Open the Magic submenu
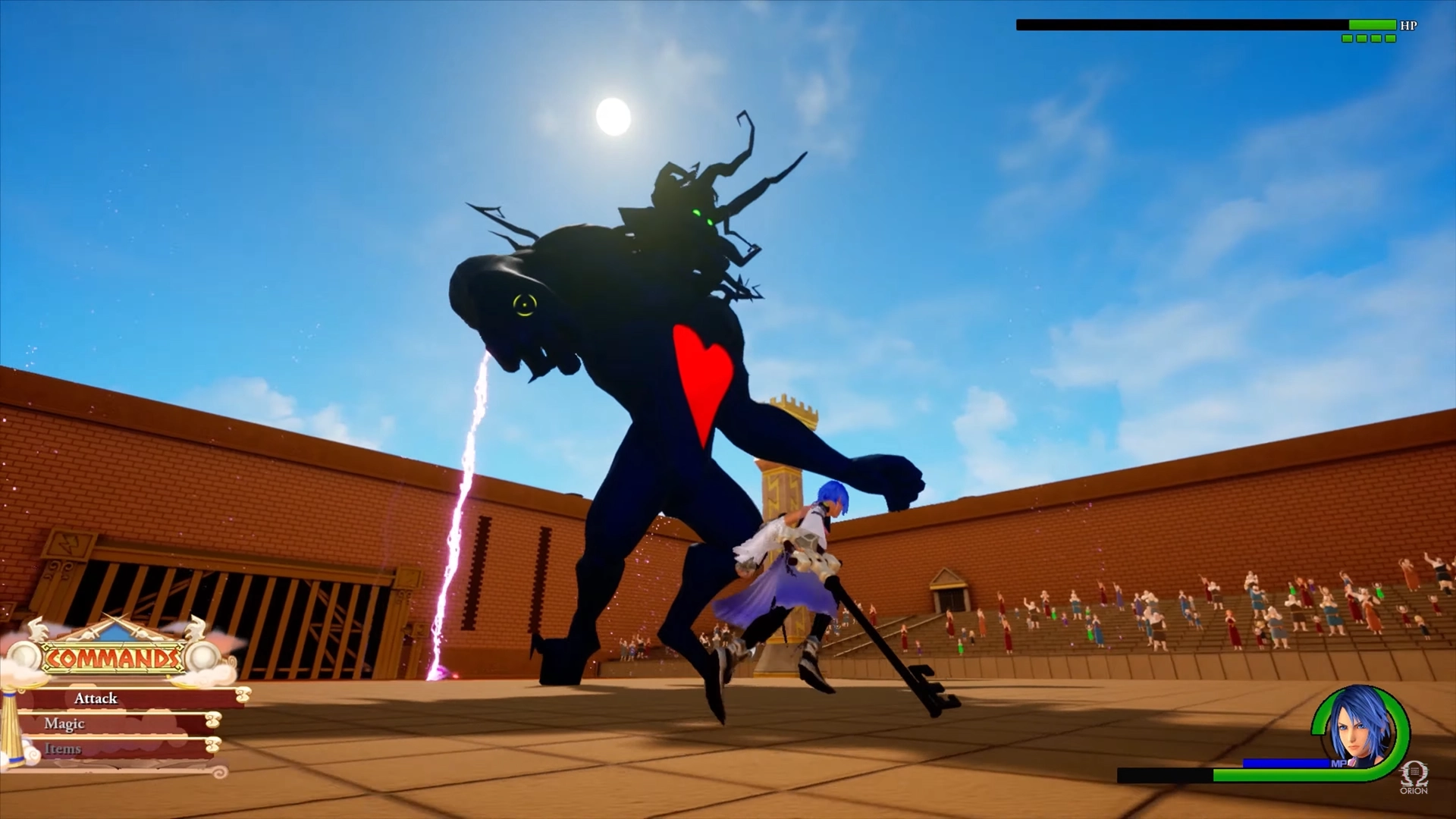Image resolution: width=1456 pixels, height=819 pixels. (x=65, y=724)
